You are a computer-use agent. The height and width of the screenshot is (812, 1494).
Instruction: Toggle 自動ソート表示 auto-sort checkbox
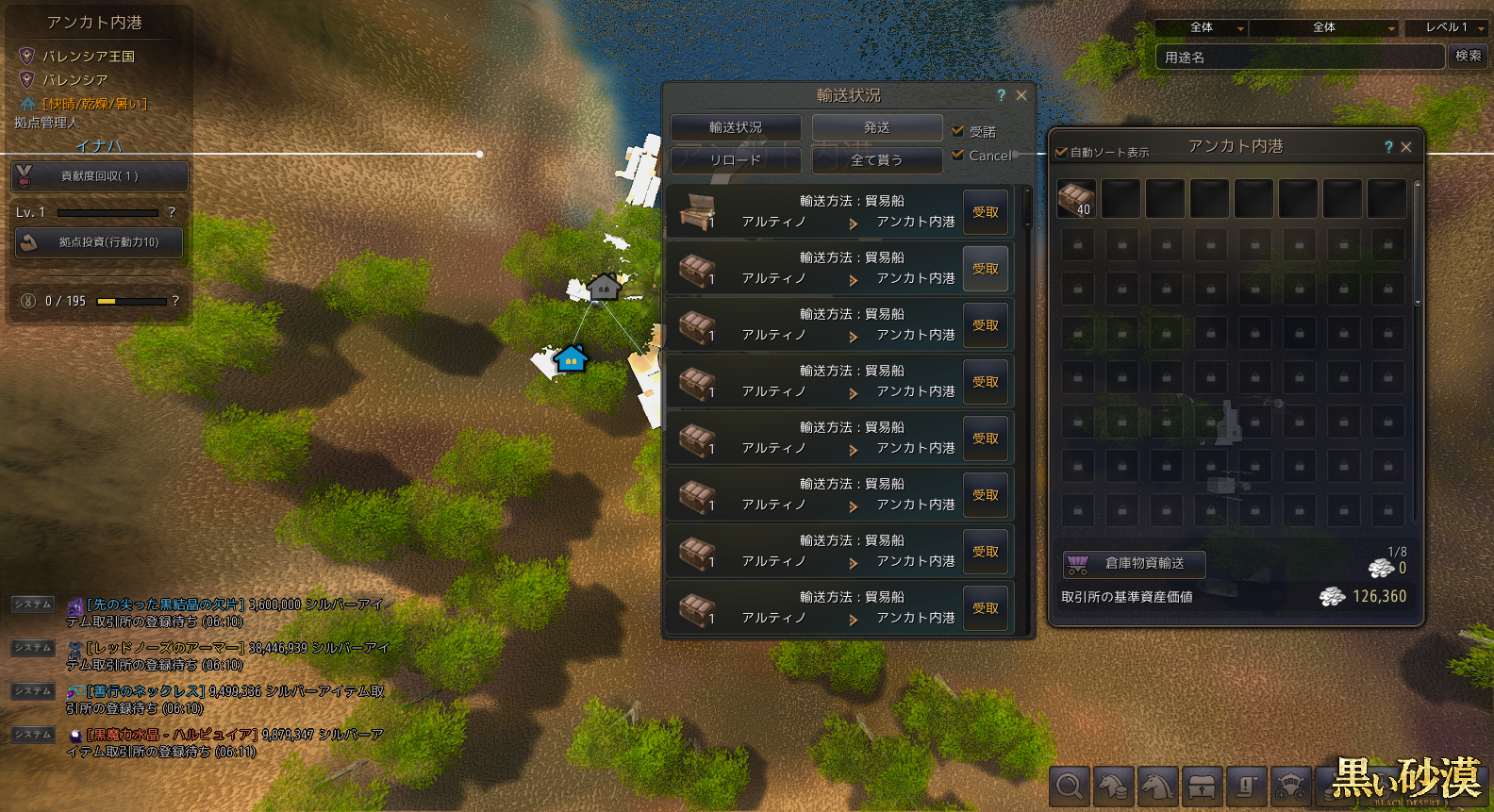tap(1061, 152)
